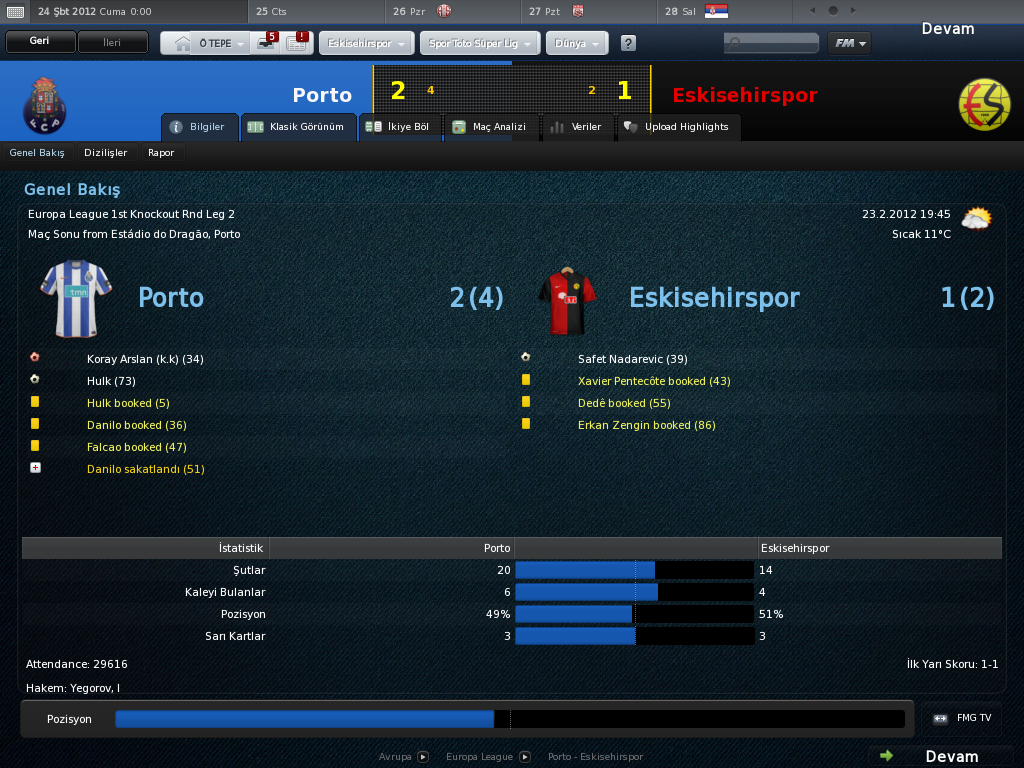Image resolution: width=1024 pixels, height=768 pixels.
Task: Open the Ö TEPE manager home menu
Action: (208, 44)
